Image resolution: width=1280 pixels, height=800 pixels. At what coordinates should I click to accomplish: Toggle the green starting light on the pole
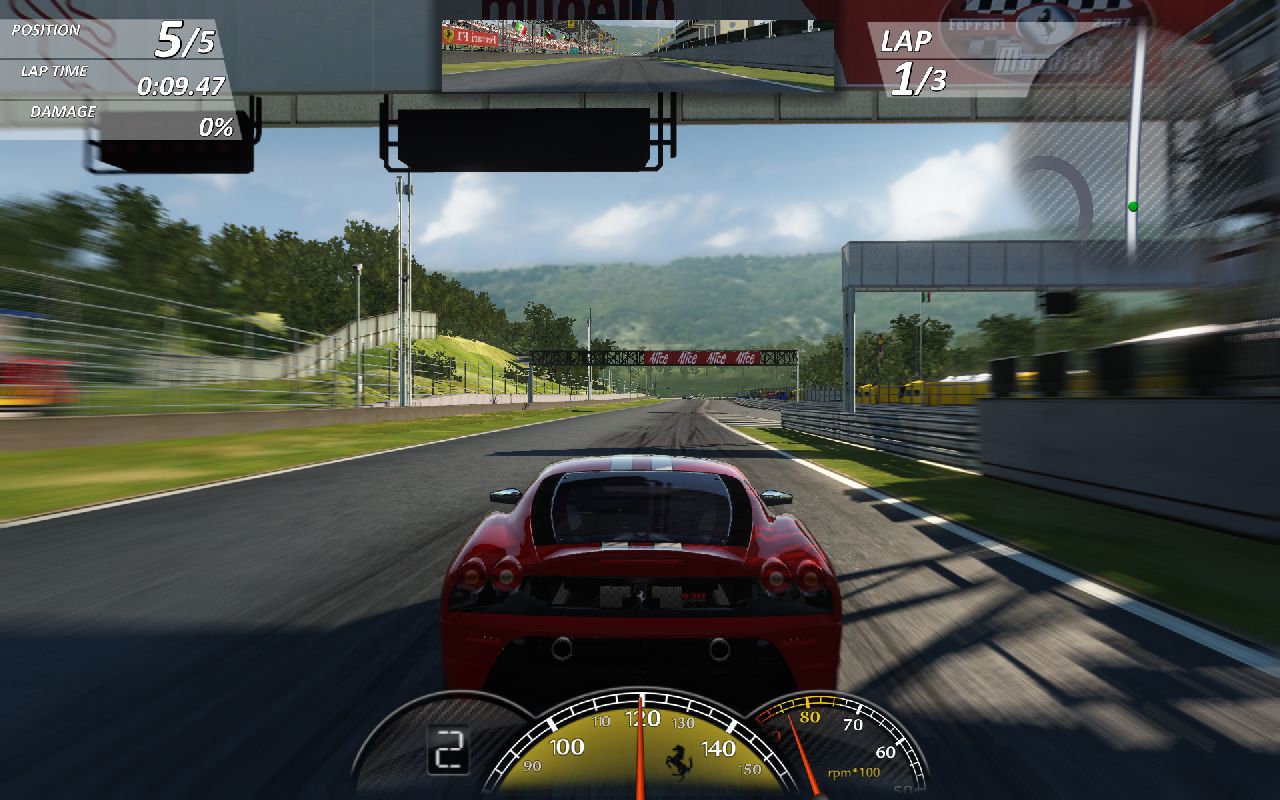tap(1134, 205)
